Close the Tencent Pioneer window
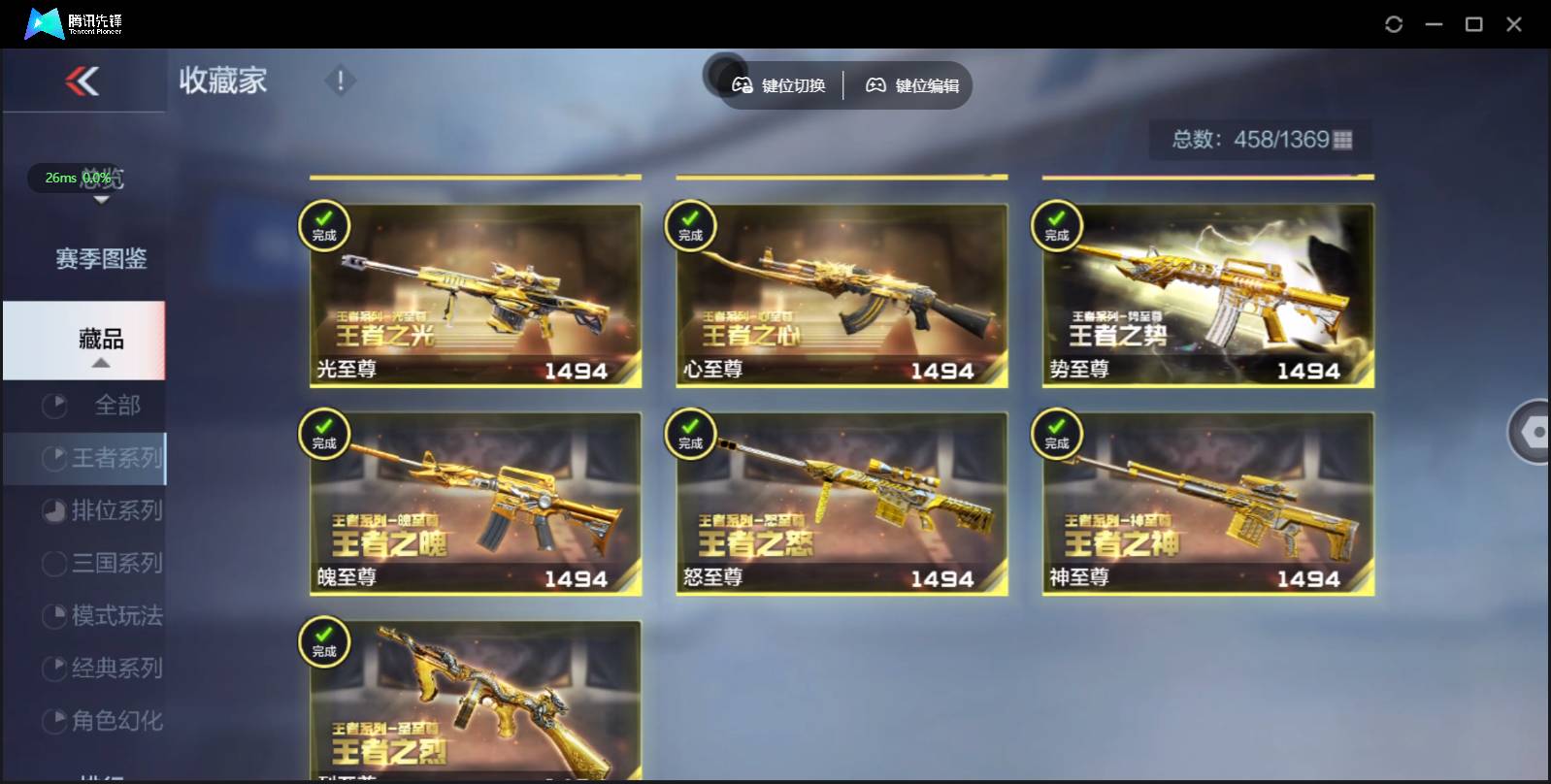This screenshot has height=784, width=1551. click(x=1513, y=24)
